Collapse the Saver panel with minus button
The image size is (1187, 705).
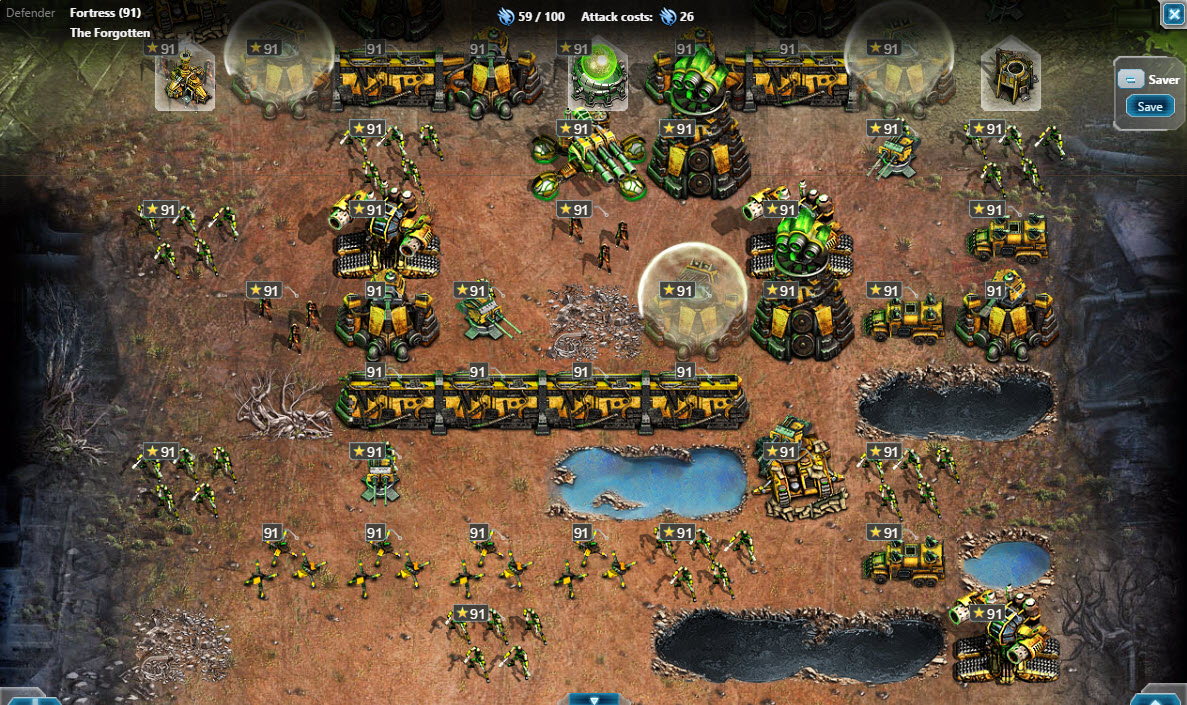coord(1130,80)
